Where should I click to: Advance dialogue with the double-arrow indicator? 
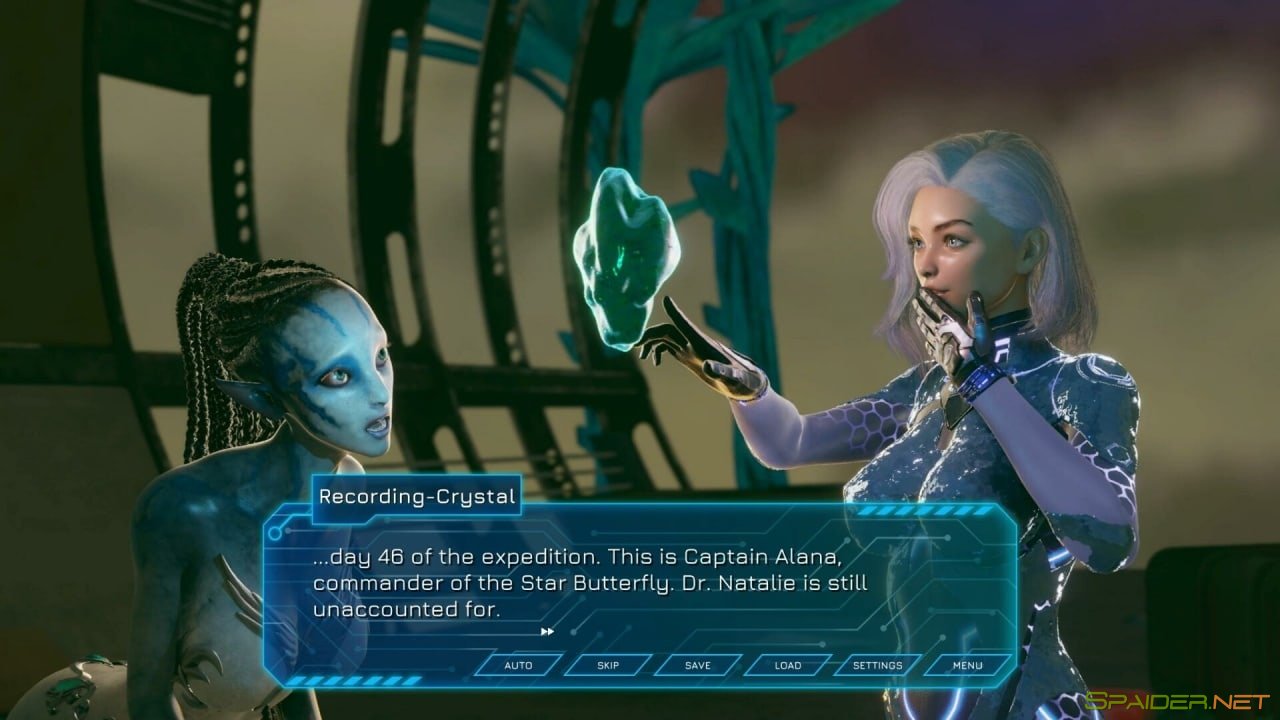tap(547, 631)
